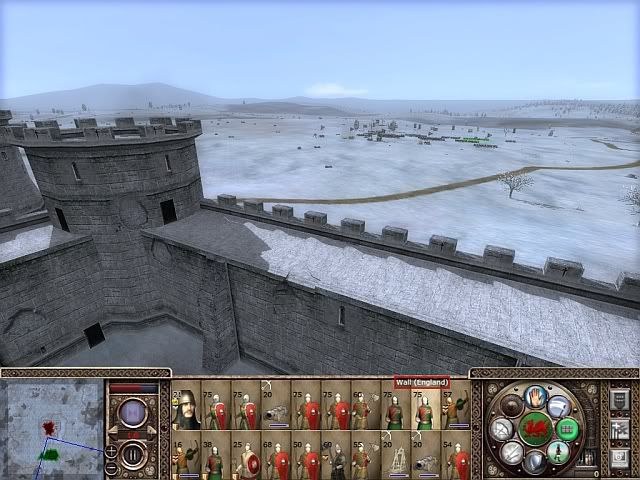Activate the halt order hand icon
640x480 pixels.
point(536,395)
